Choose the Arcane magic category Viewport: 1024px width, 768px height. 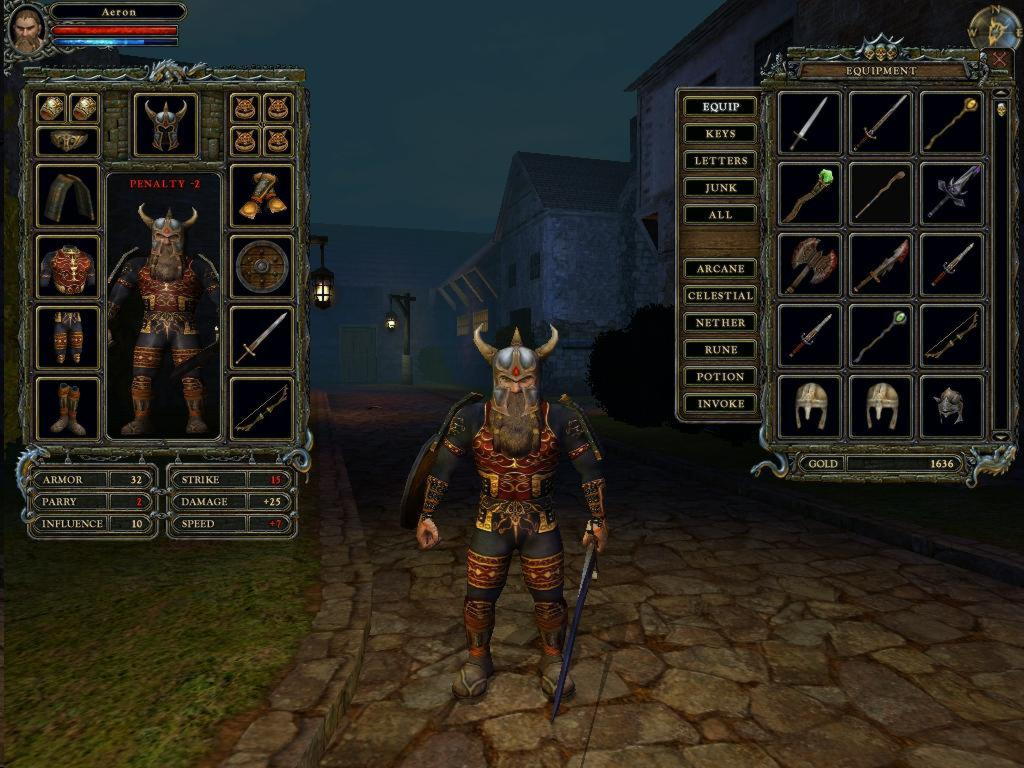[720, 269]
